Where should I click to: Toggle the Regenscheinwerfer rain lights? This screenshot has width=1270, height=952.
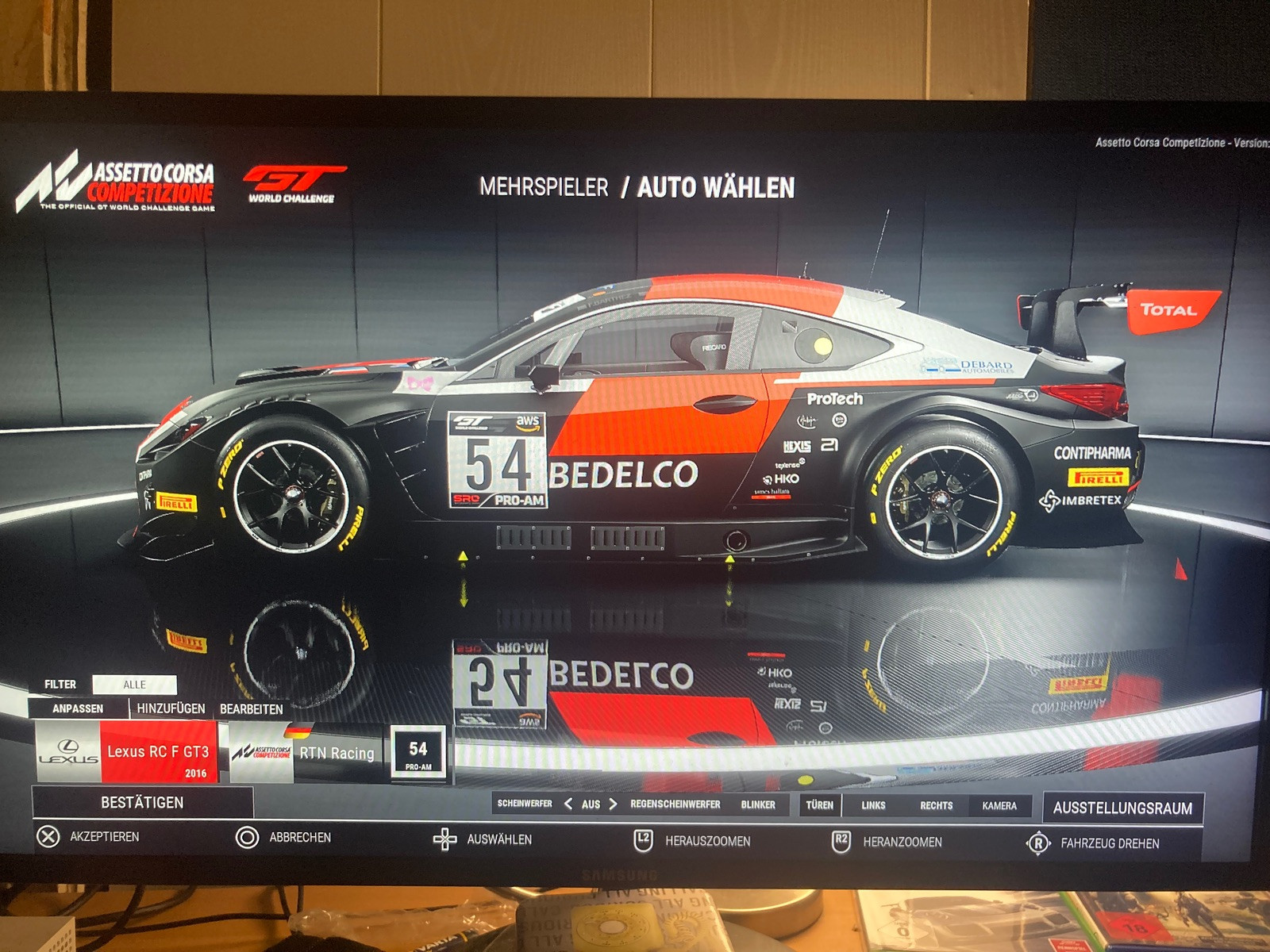click(x=675, y=804)
